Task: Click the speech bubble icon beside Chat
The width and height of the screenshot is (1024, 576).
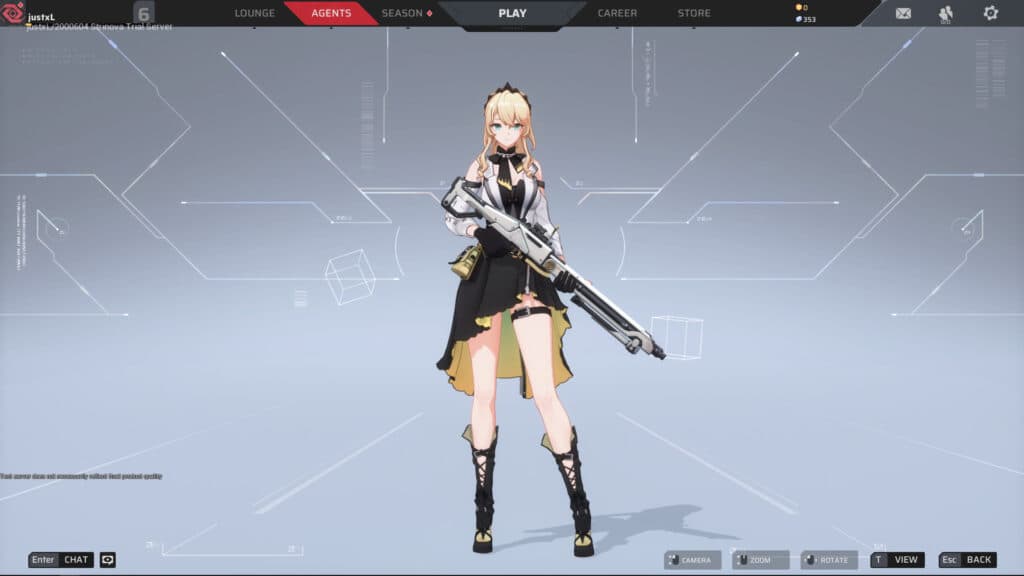Action: pyautogui.click(x=108, y=560)
